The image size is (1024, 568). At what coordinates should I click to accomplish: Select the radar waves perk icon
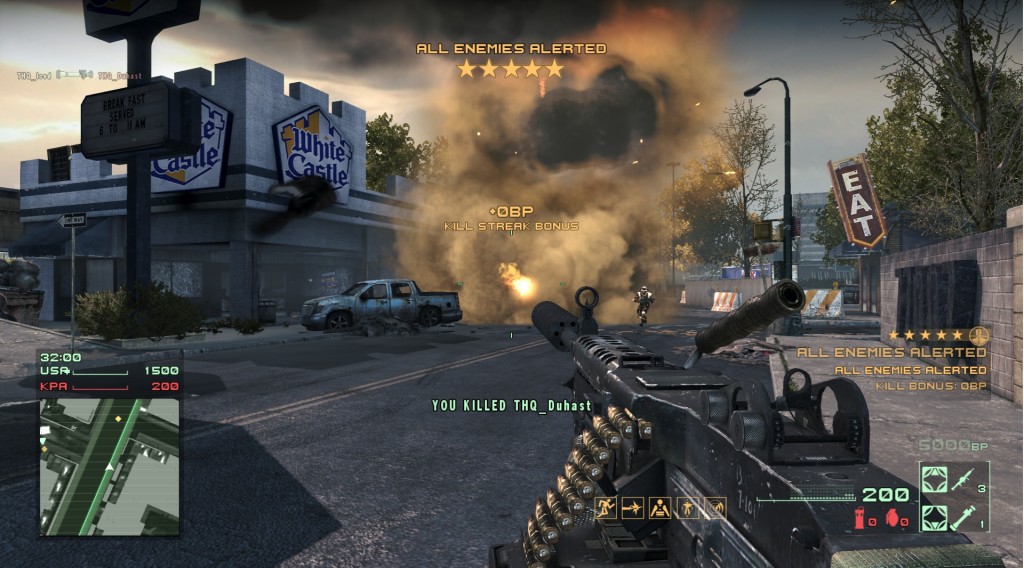click(715, 508)
